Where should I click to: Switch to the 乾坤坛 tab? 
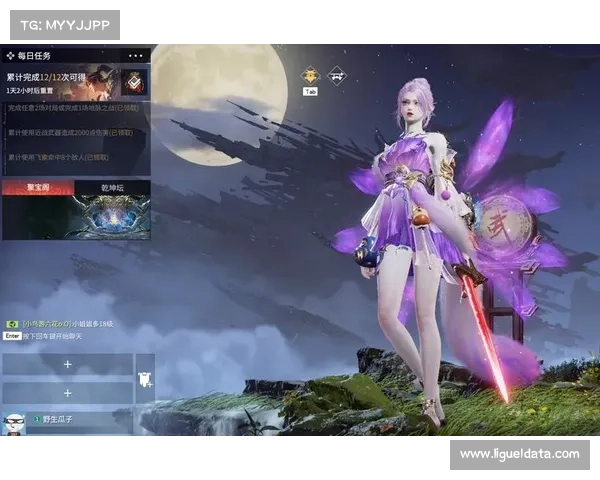[112, 187]
